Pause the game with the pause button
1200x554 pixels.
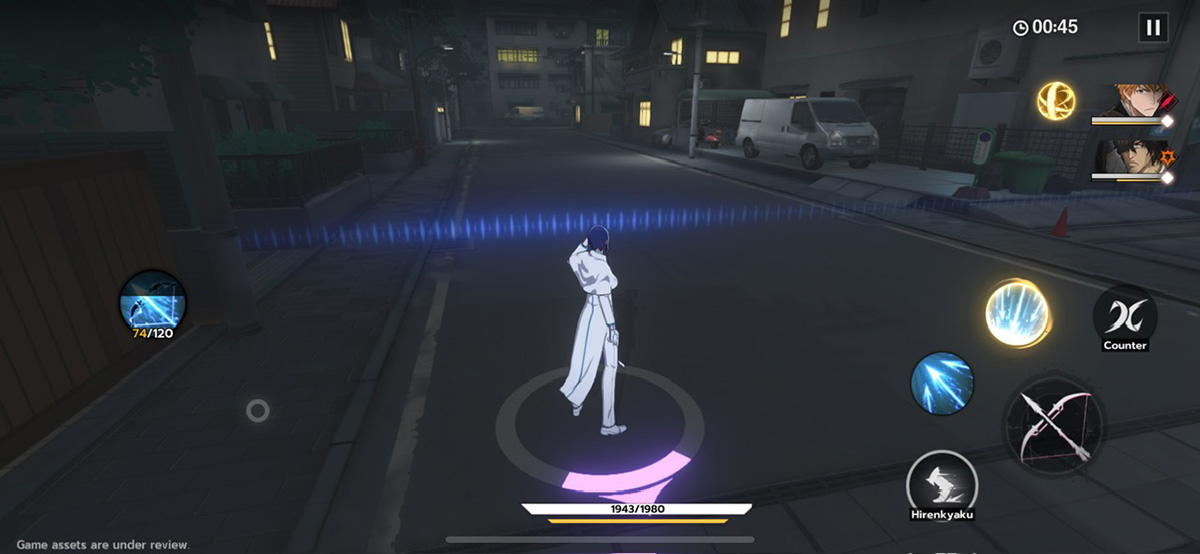(x=1153, y=27)
